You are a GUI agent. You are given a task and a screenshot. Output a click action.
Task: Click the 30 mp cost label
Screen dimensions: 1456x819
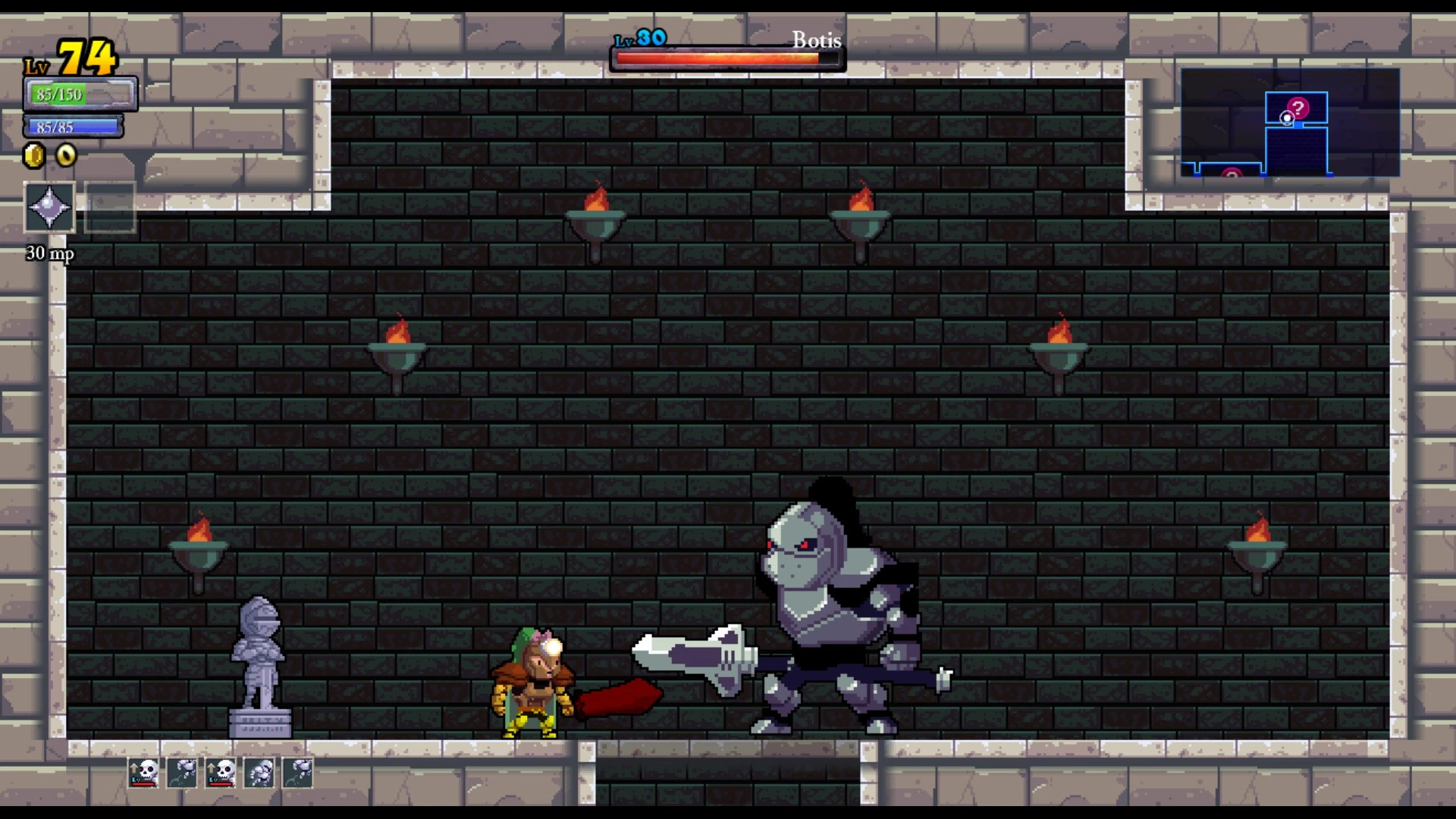point(49,254)
